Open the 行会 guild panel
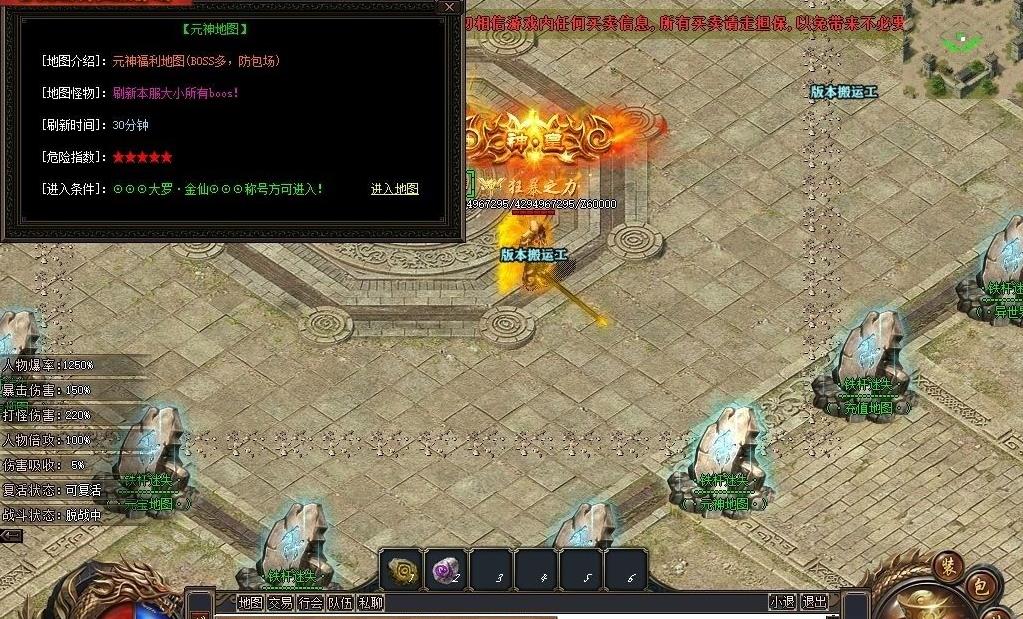Viewport: 1023px width, 619px height. [x=311, y=603]
